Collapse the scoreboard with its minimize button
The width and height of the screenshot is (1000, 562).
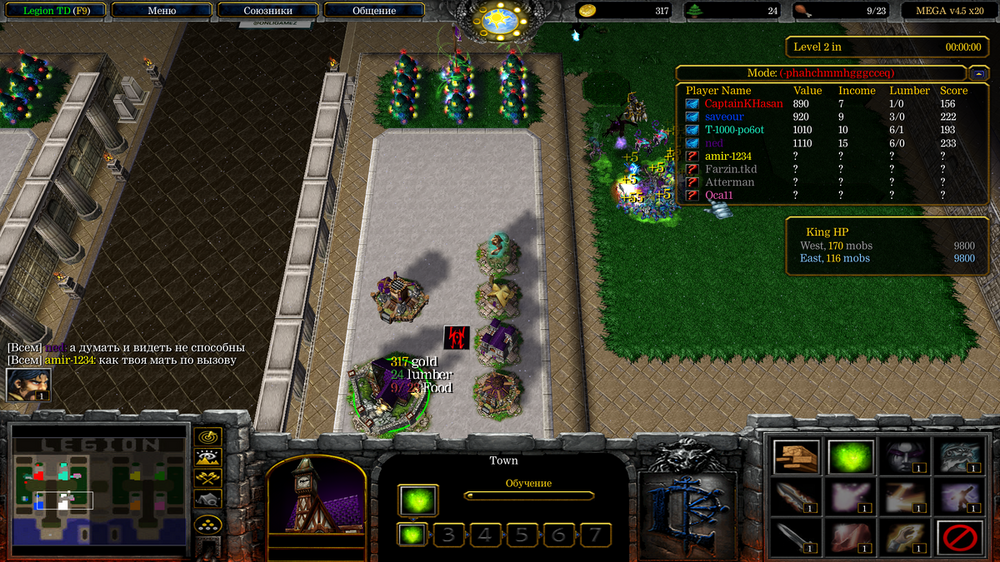click(x=979, y=73)
